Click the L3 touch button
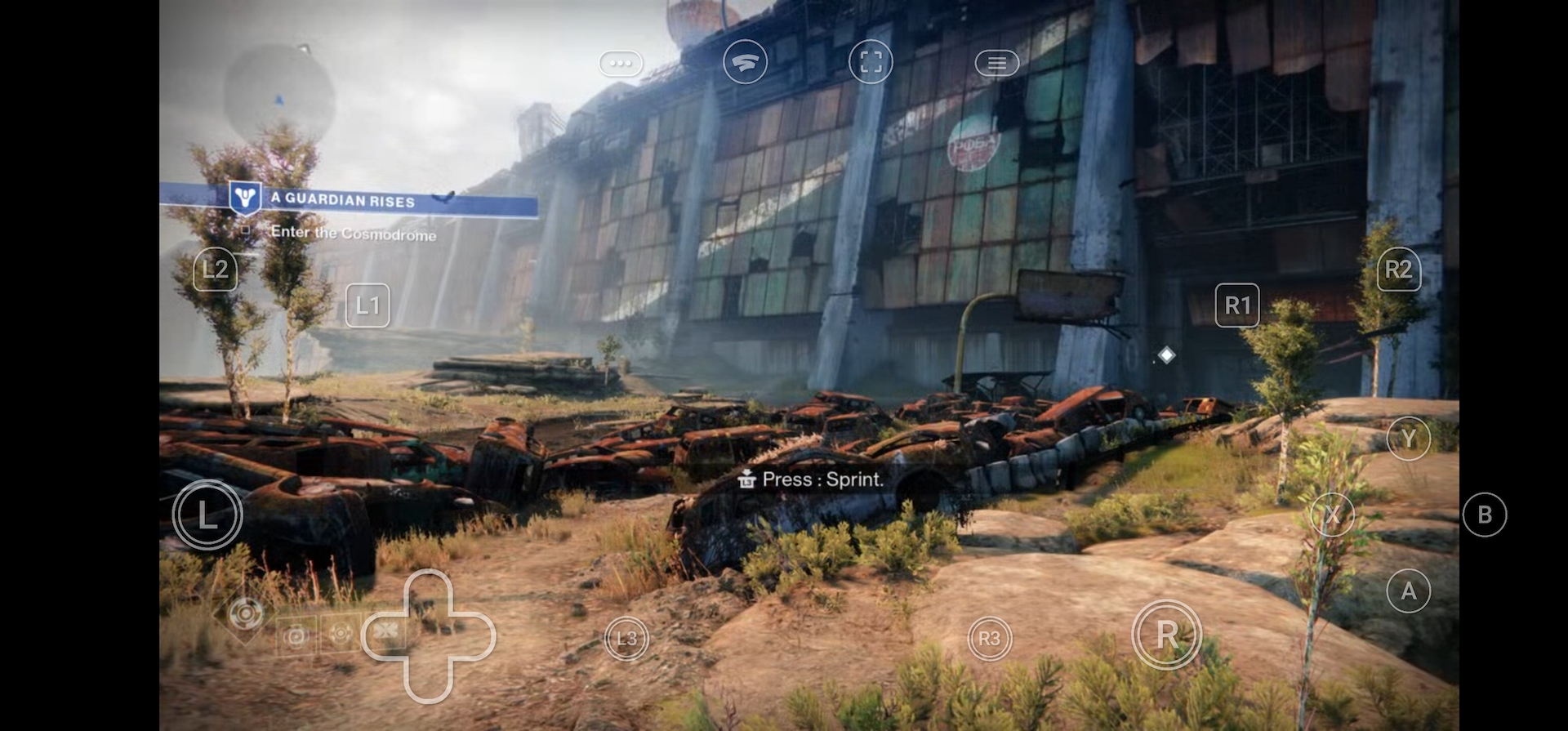The image size is (1568, 731). coord(626,638)
